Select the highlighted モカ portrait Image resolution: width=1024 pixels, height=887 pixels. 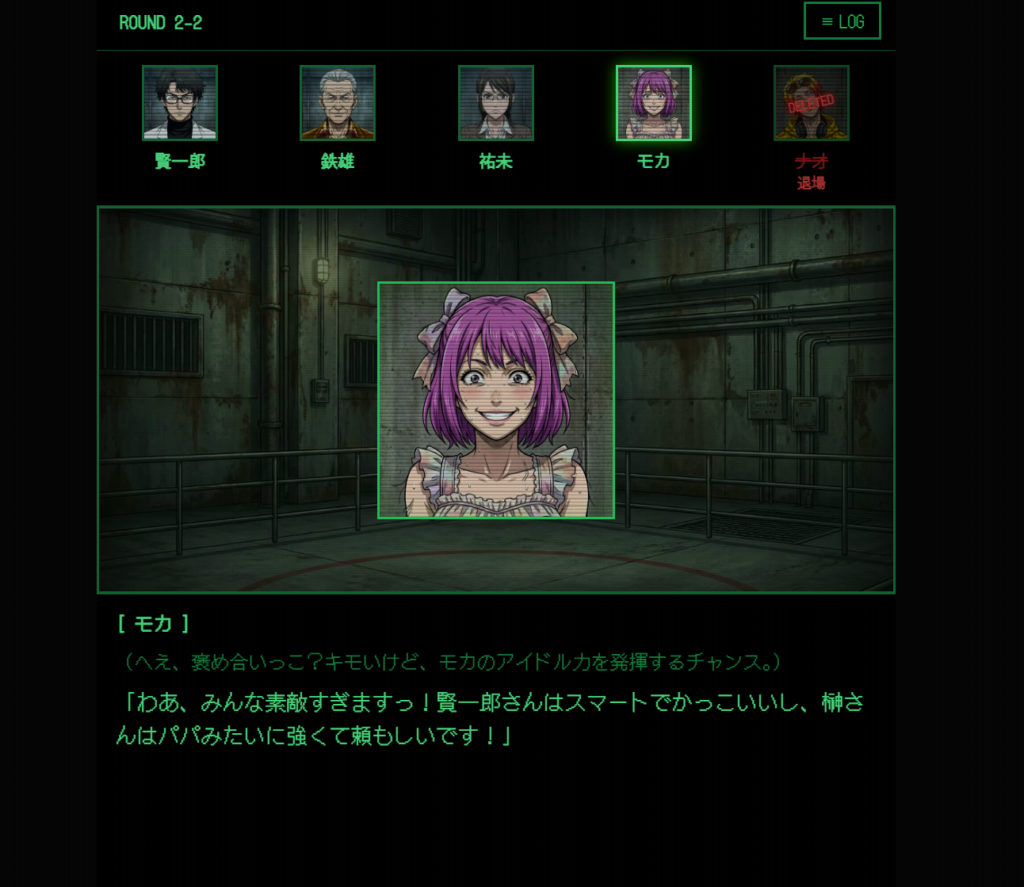654,103
